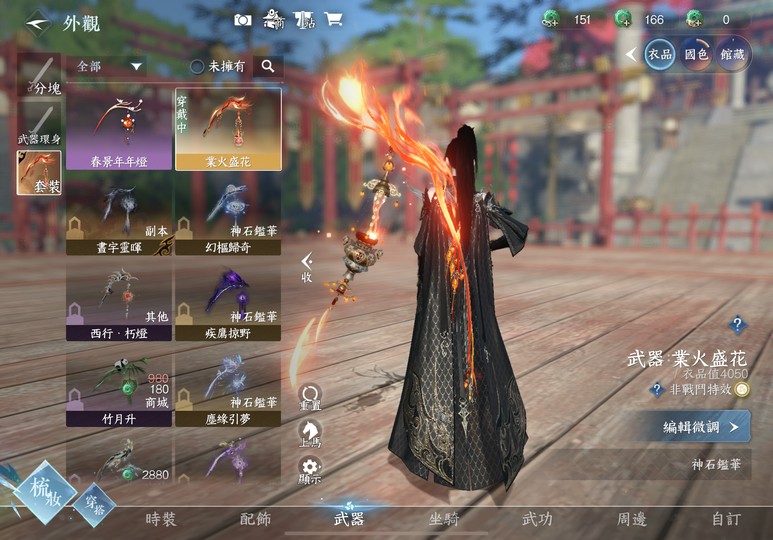Open the shopping cart
Screen dimensions: 773x540
tap(333, 19)
